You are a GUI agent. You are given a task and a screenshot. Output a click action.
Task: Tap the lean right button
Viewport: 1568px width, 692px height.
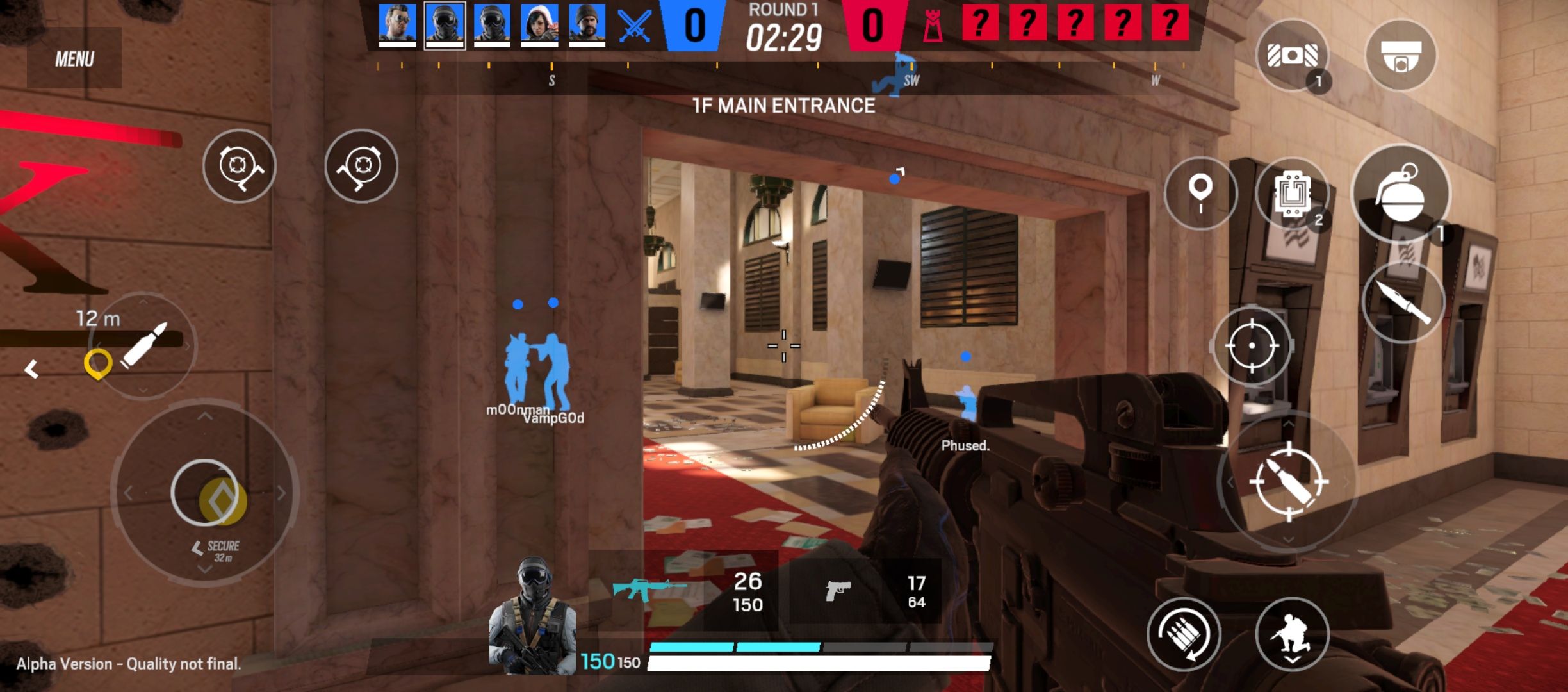coord(361,166)
